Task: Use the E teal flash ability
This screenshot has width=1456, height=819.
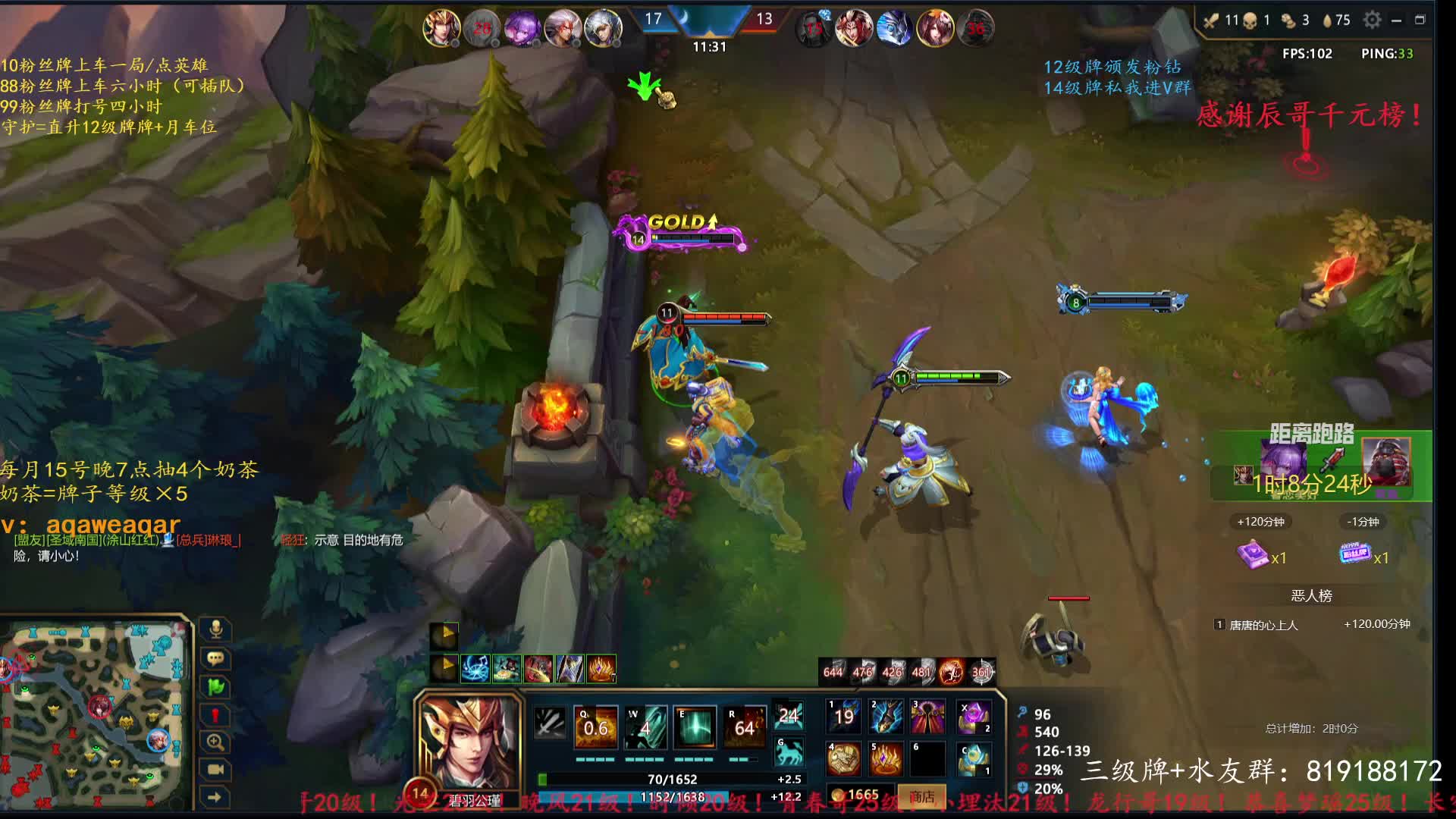Action: coord(695,728)
